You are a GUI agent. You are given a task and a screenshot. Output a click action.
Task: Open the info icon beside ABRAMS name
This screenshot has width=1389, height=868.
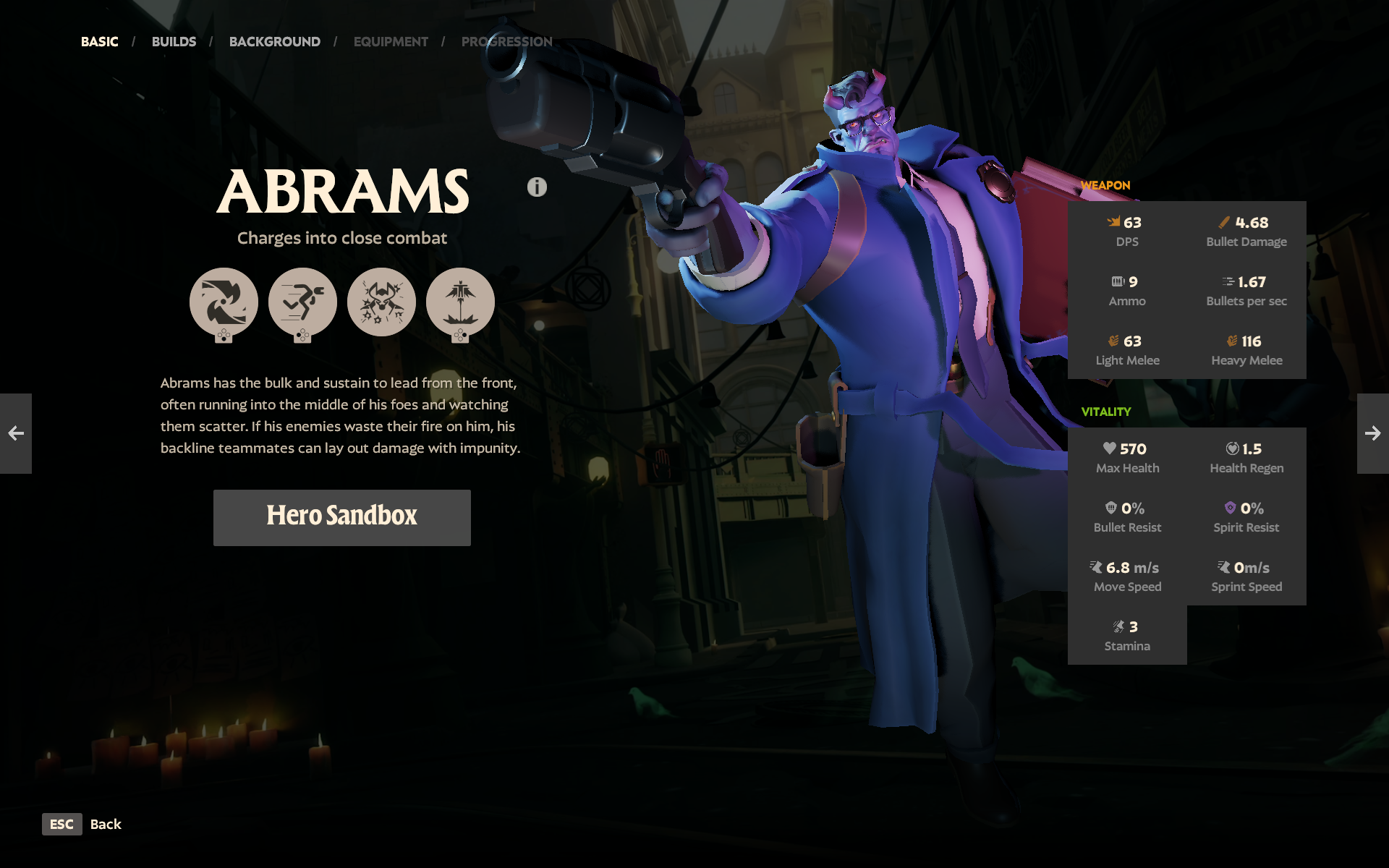pyautogui.click(x=536, y=187)
